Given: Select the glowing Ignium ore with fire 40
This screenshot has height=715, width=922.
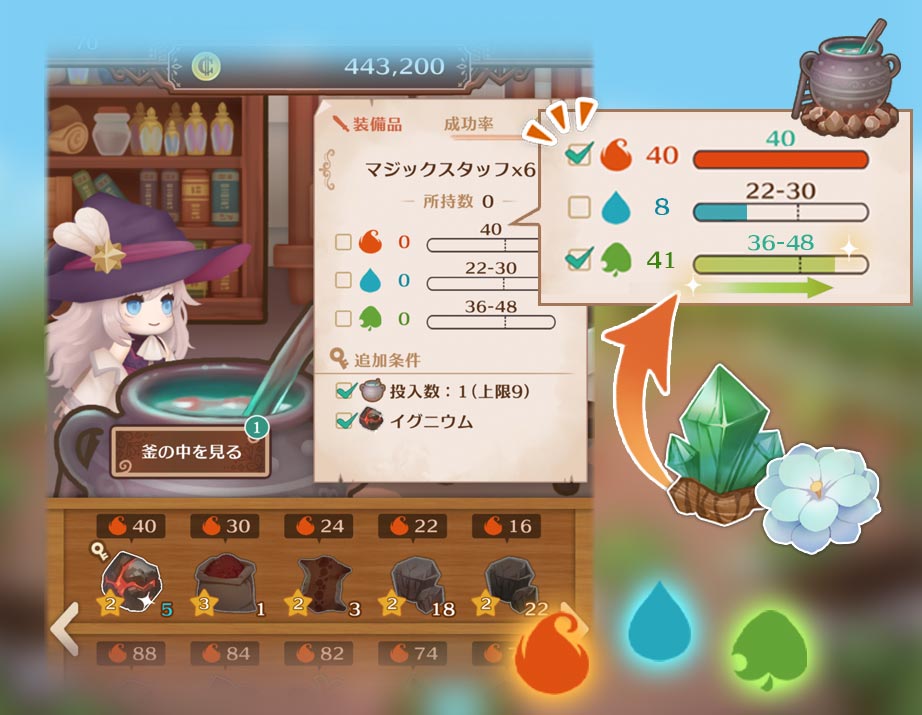Looking at the screenshot, I should click(129, 579).
